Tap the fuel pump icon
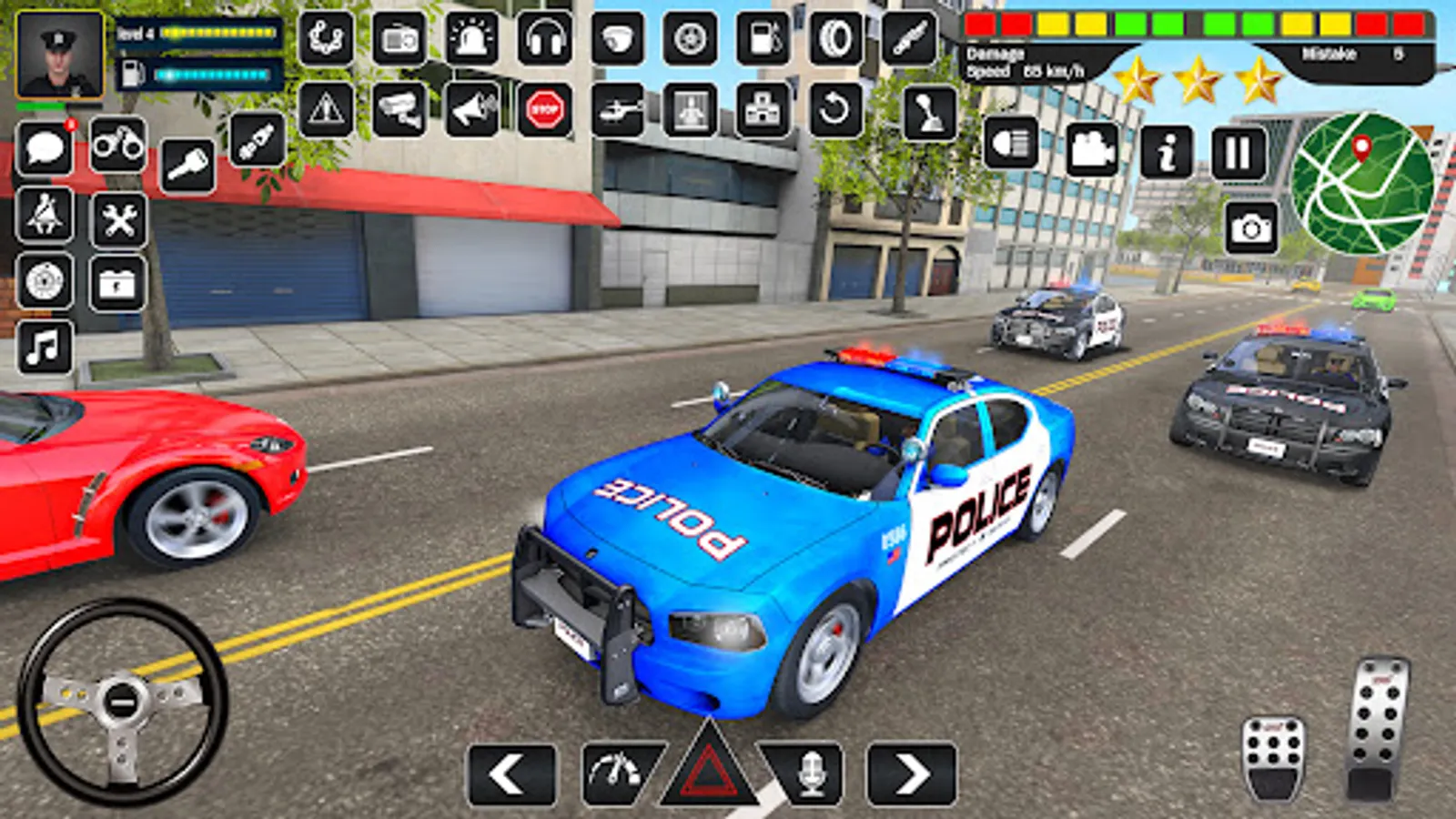 point(764,38)
